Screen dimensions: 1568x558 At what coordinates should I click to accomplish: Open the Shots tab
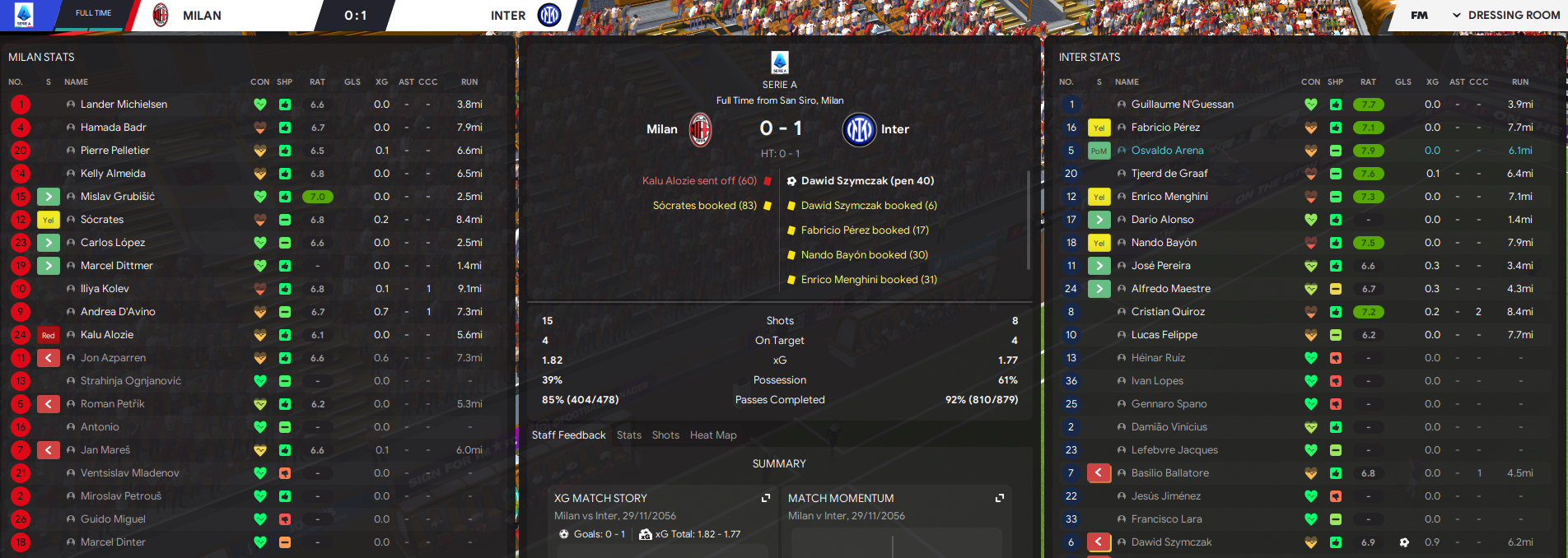tap(665, 435)
